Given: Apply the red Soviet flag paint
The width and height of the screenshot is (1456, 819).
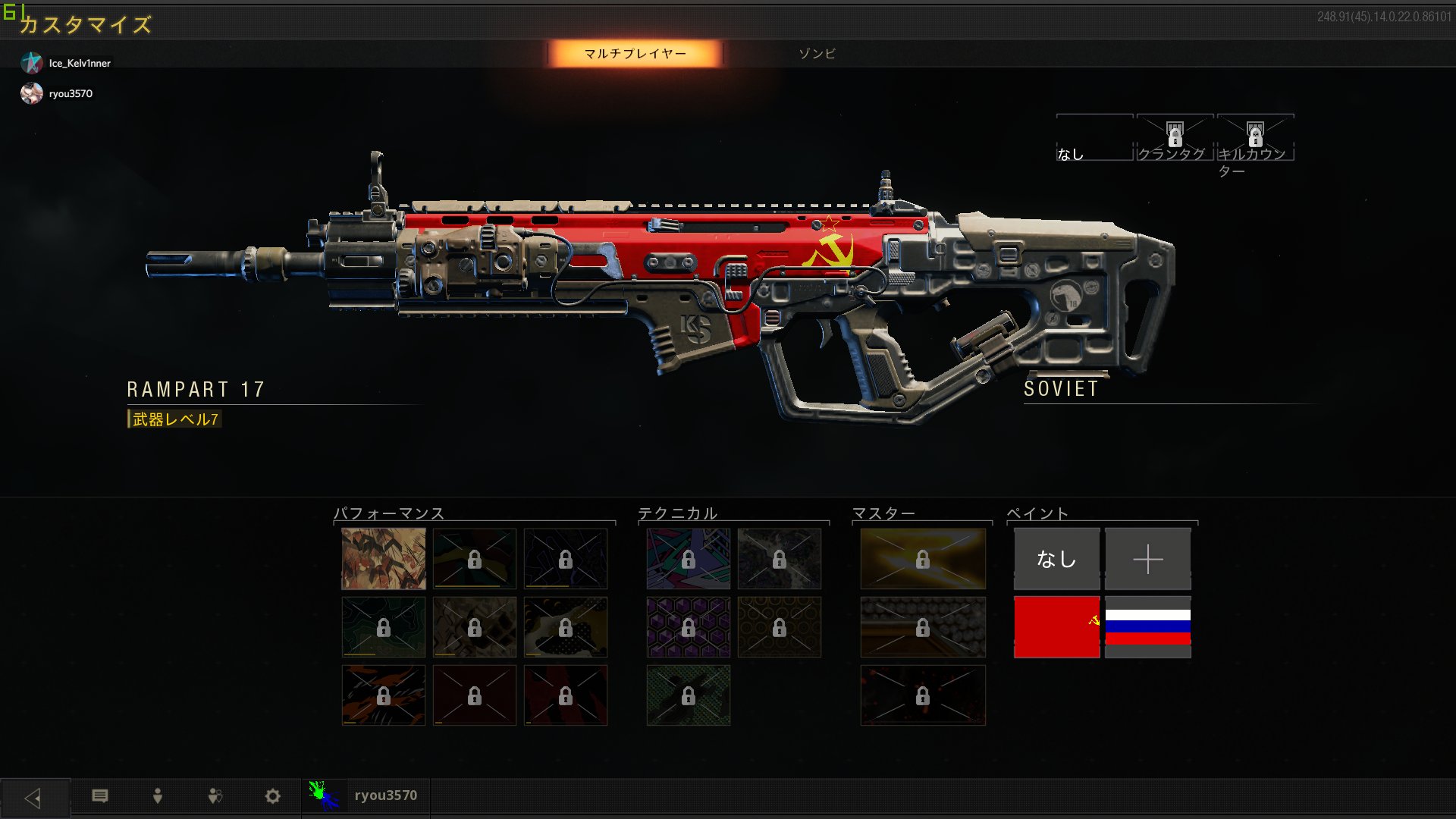Looking at the screenshot, I should pos(1056,626).
